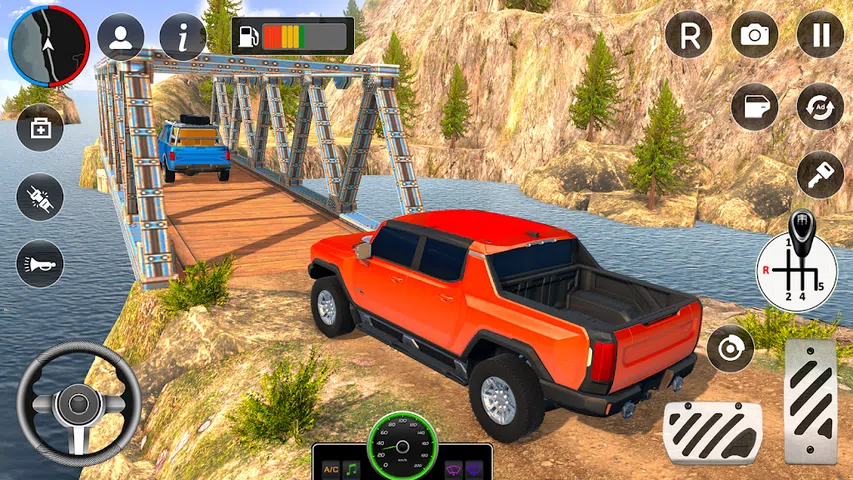The width and height of the screenshot is (853, 480).
Task: Show the info panel
Action: [x=183, y=37]
